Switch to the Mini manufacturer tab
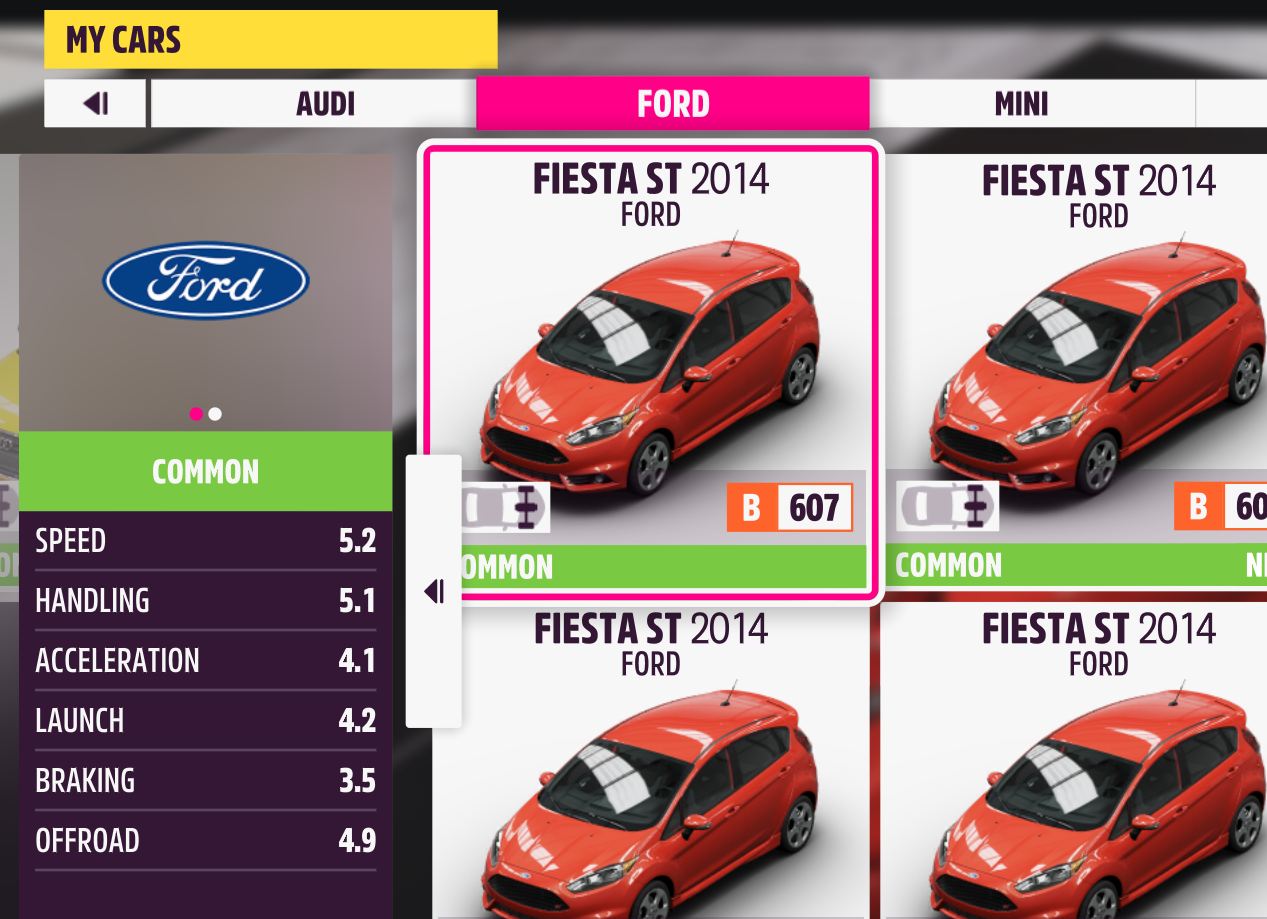This screenshot has width=1267, height=919. tap(1021, 104)
